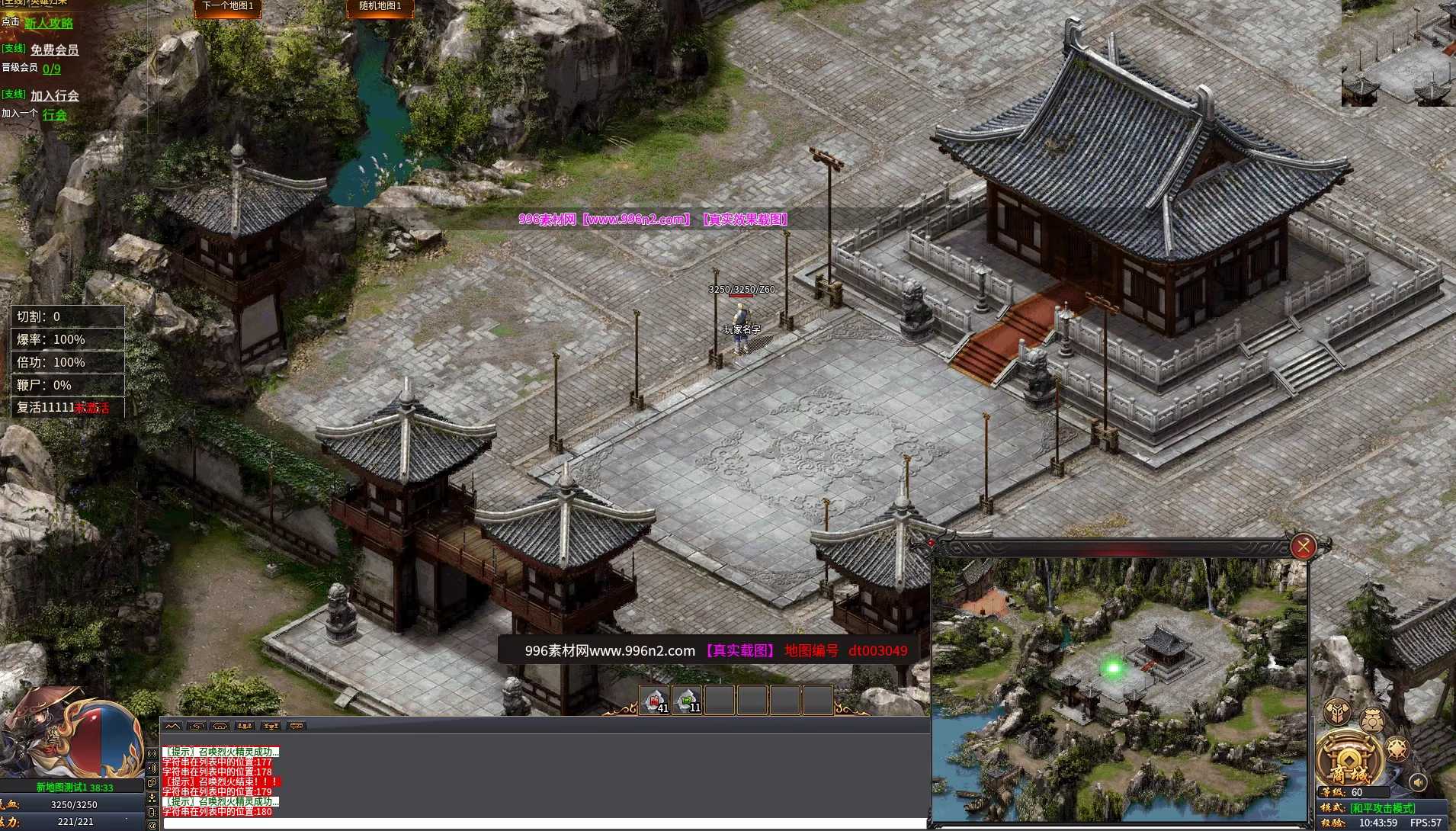Open the bag pouch icon
The image size is (1456, 831).
pos(1372,720)
